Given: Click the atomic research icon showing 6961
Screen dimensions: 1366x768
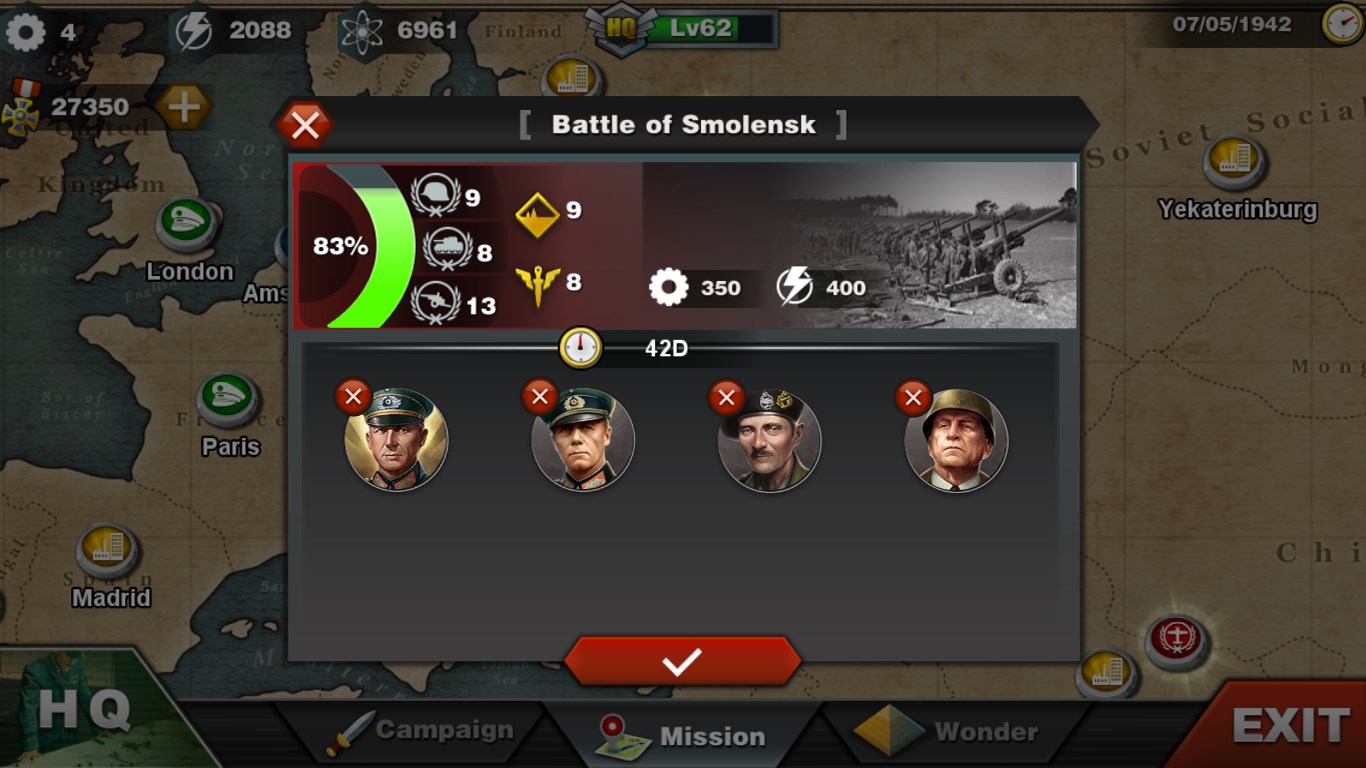Looking at the screenshot, I should (x=362, y=28).
